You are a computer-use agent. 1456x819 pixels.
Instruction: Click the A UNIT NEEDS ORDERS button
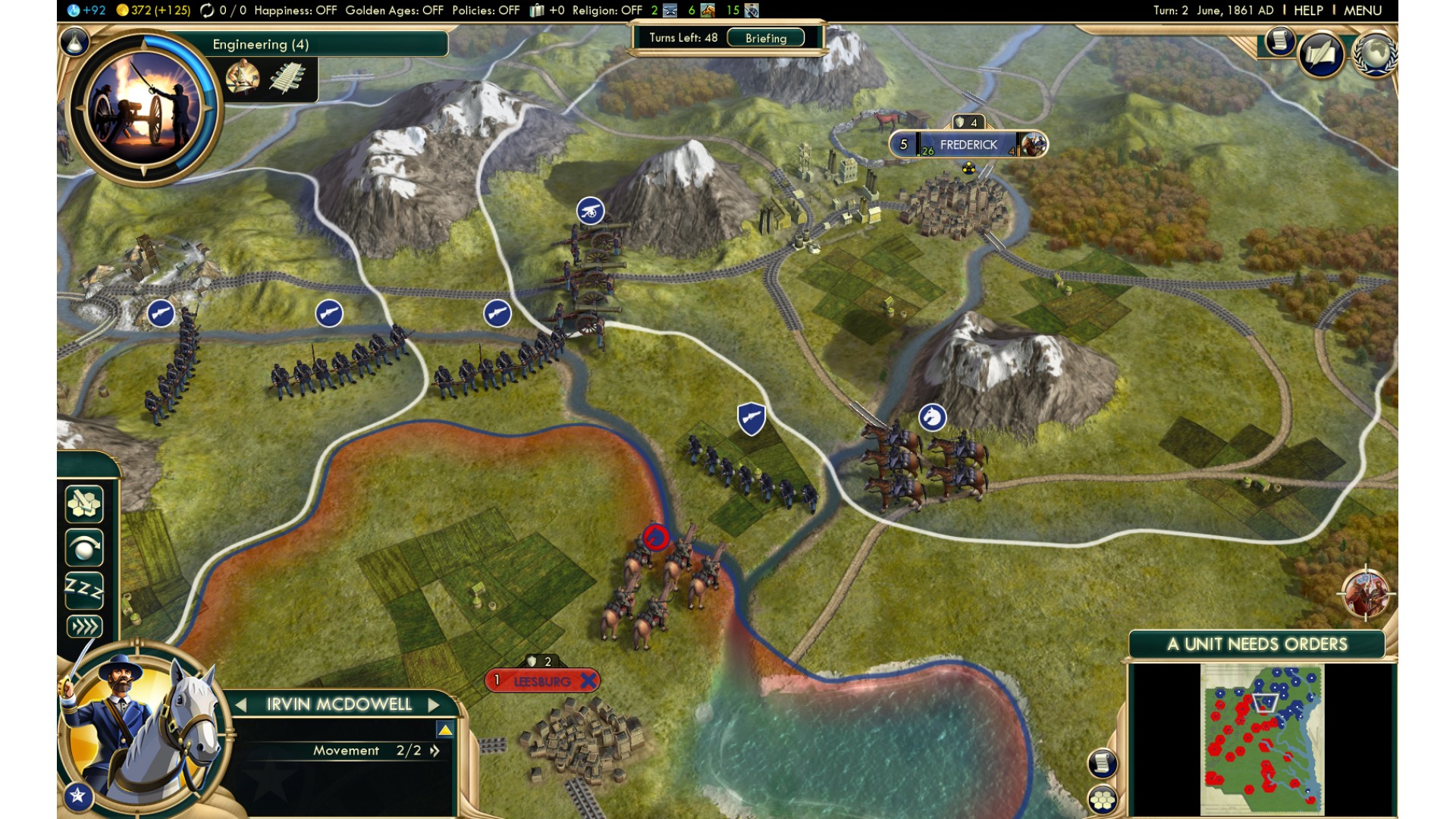[1257, 645]
